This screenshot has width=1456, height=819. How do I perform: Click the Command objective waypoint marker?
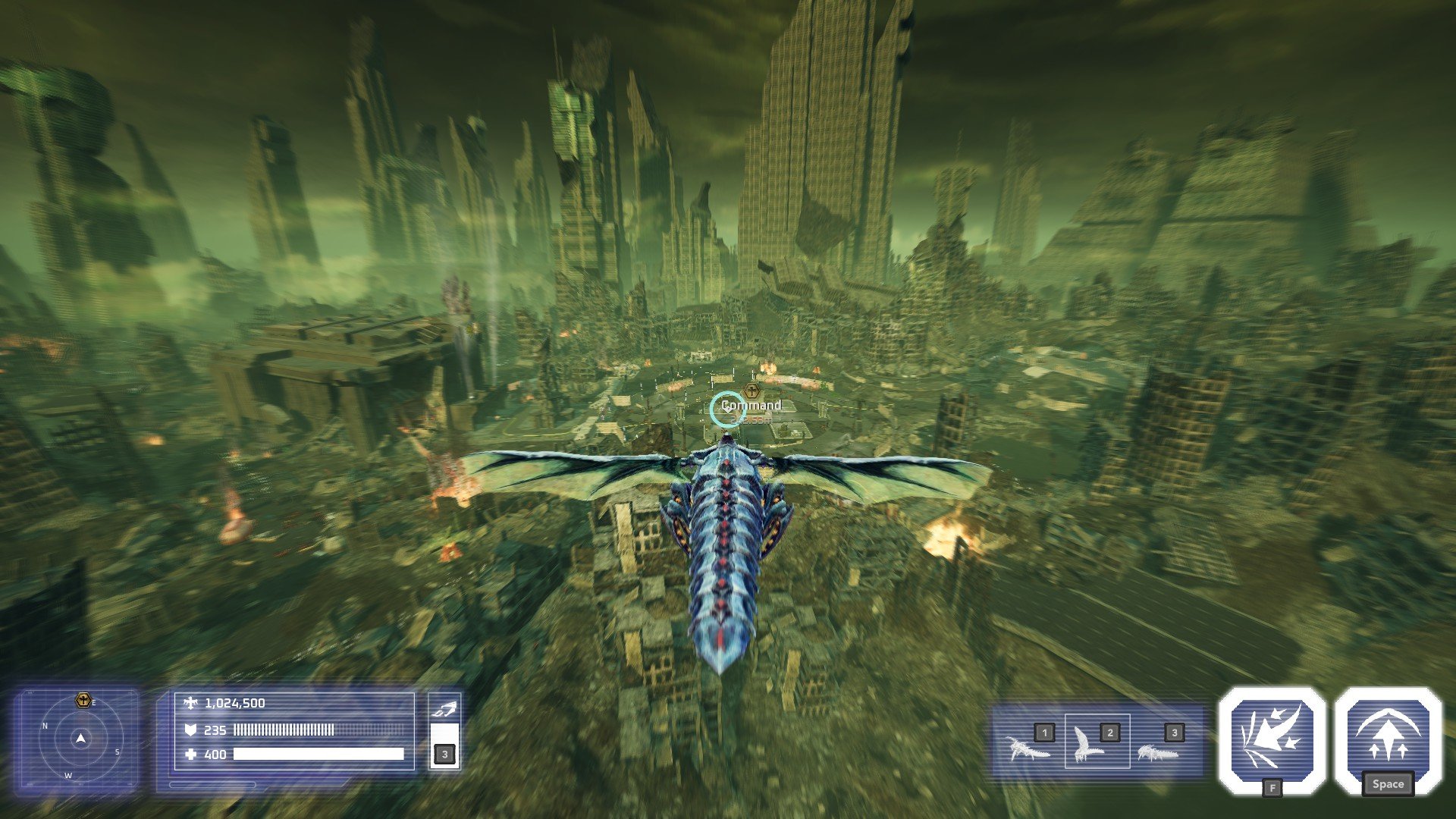tap(752, 391)
